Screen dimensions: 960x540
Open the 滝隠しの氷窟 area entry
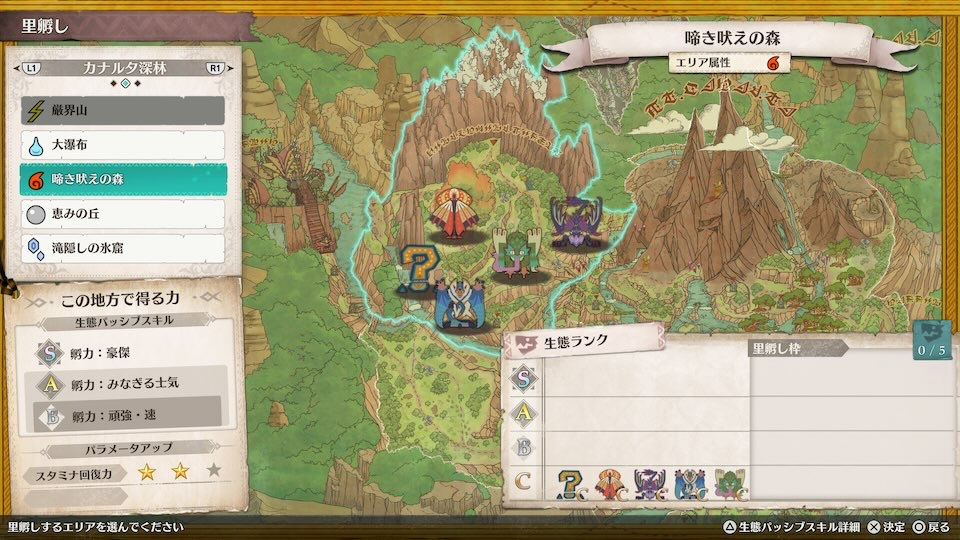tap(122, 247)
